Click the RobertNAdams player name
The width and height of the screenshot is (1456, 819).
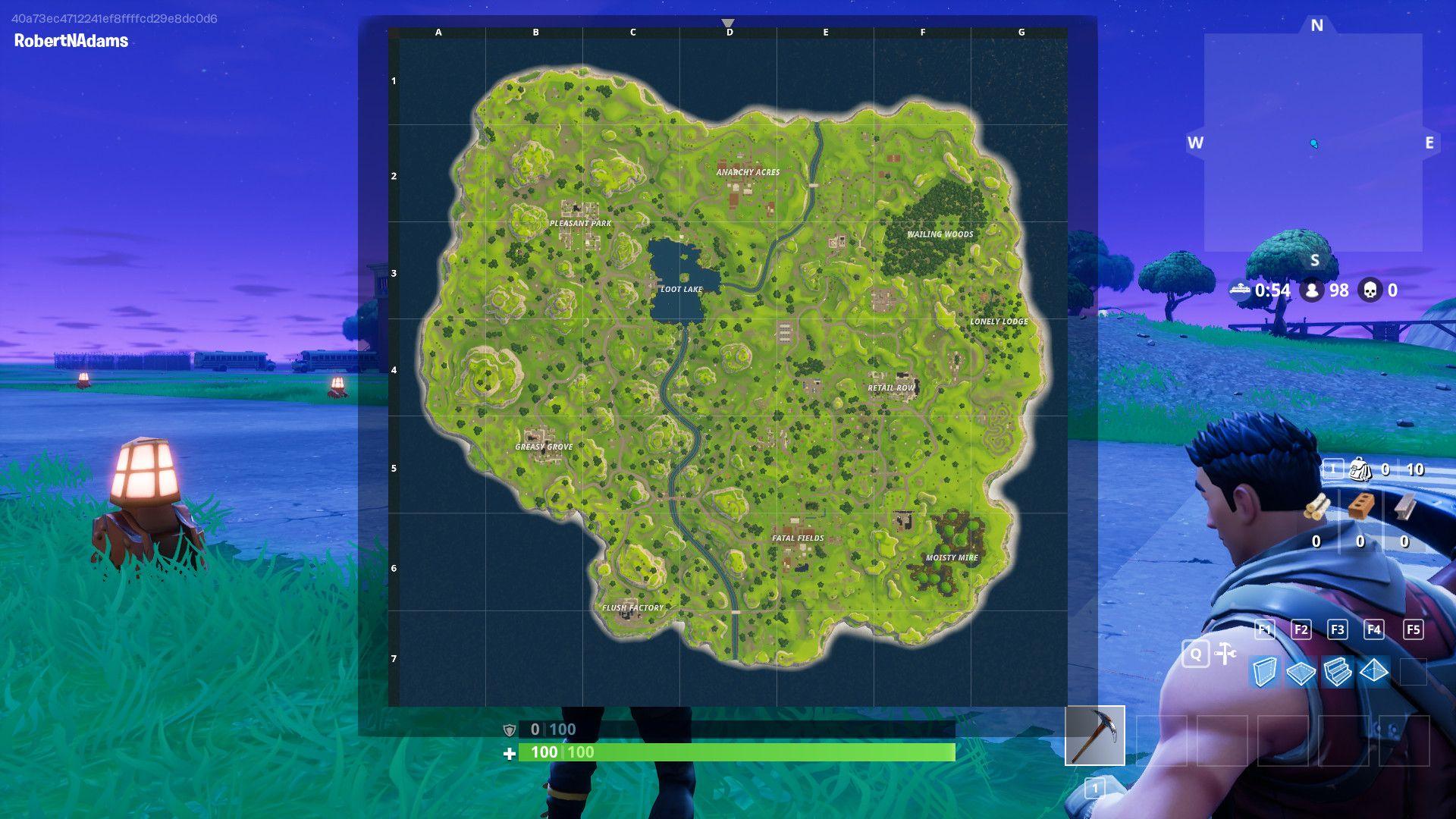pos(70,41)
